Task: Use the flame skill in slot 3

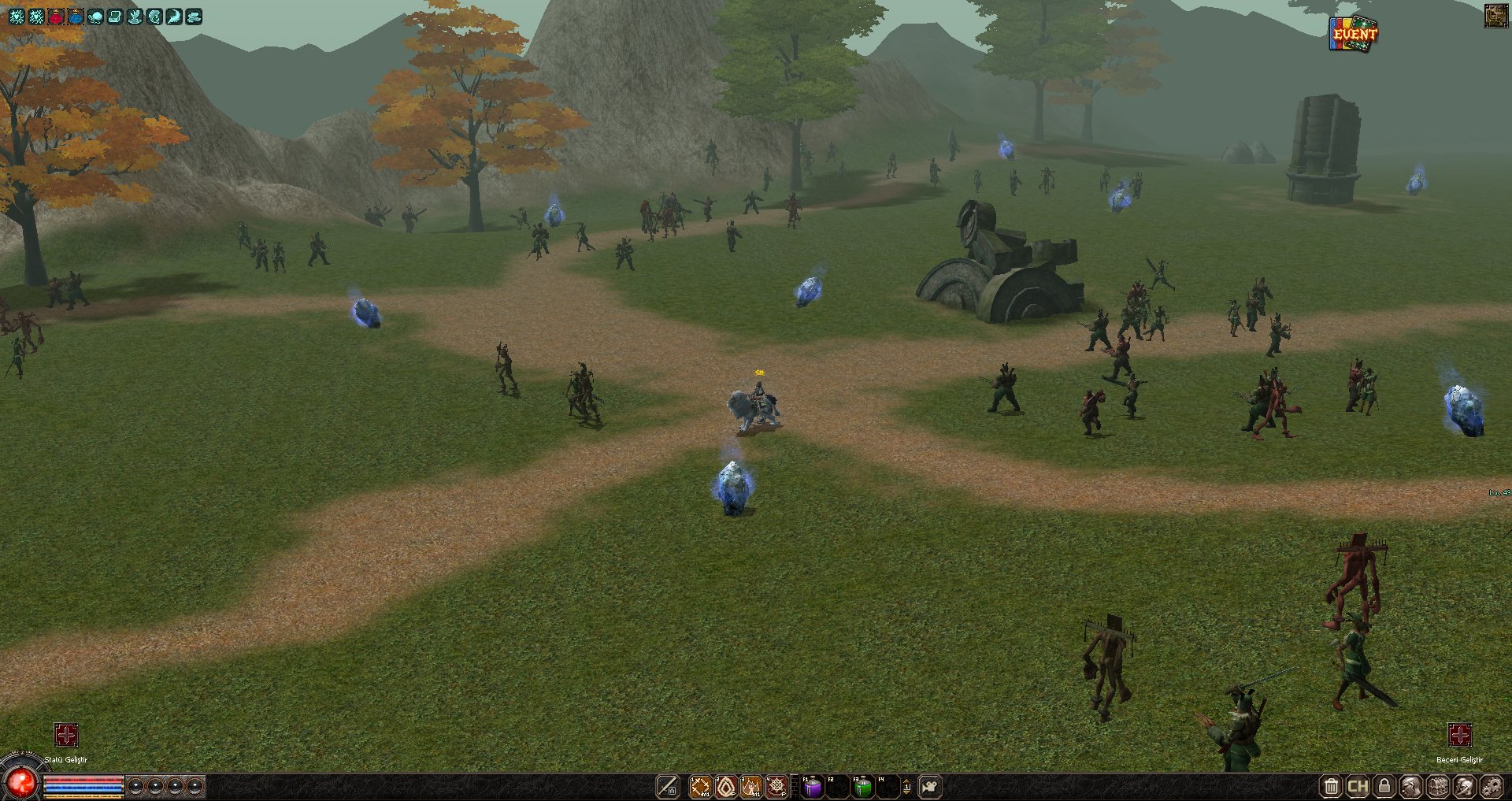Action: tap(751, 786)
